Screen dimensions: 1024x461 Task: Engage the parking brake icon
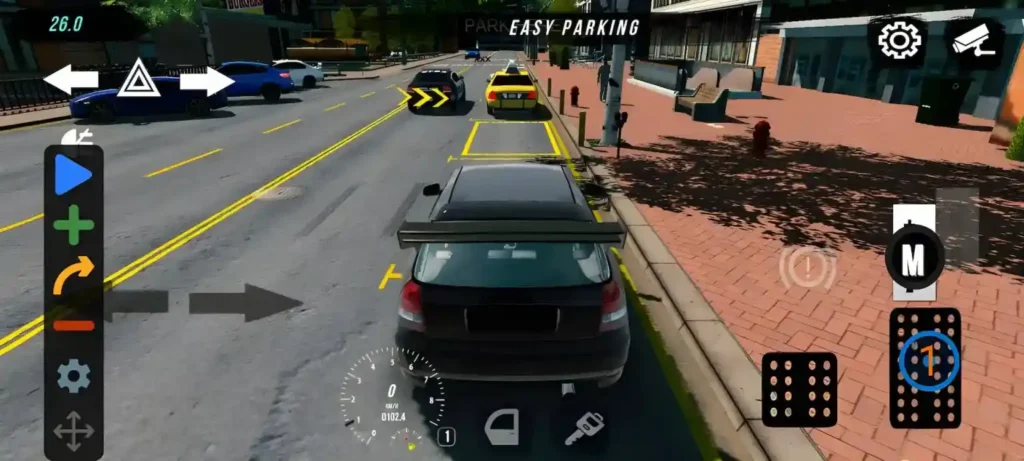coord(808,268)
